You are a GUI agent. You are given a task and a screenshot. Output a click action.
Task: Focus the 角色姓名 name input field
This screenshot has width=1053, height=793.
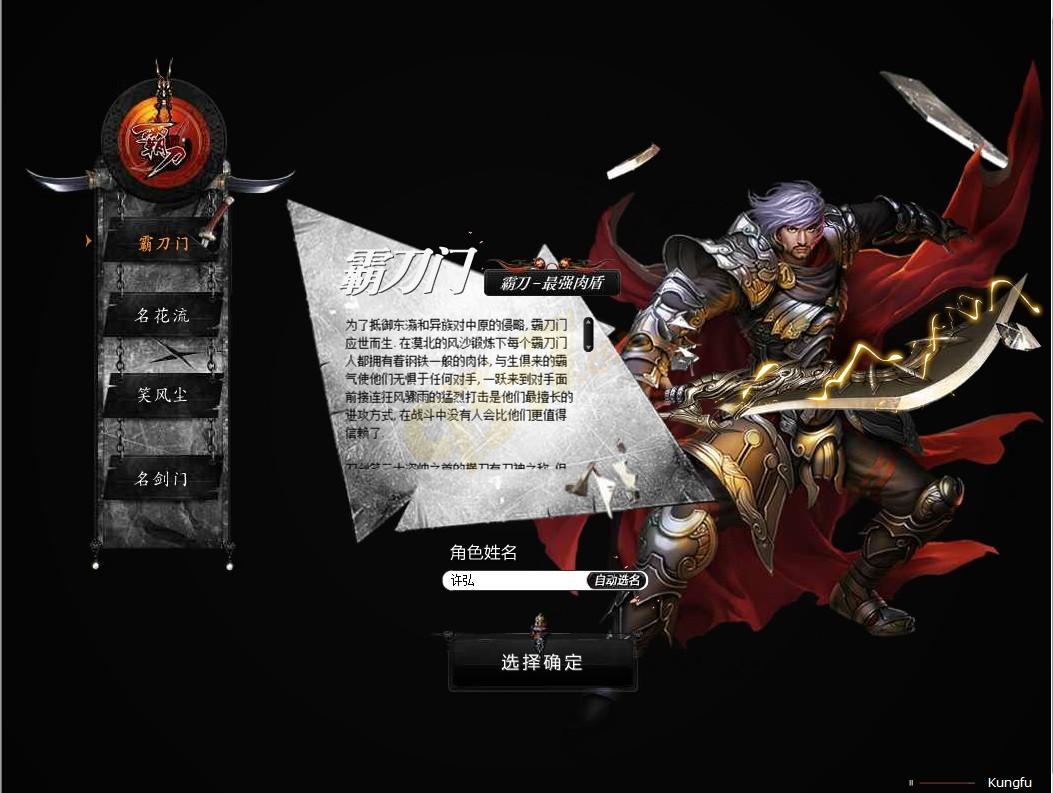coord(514,581)
